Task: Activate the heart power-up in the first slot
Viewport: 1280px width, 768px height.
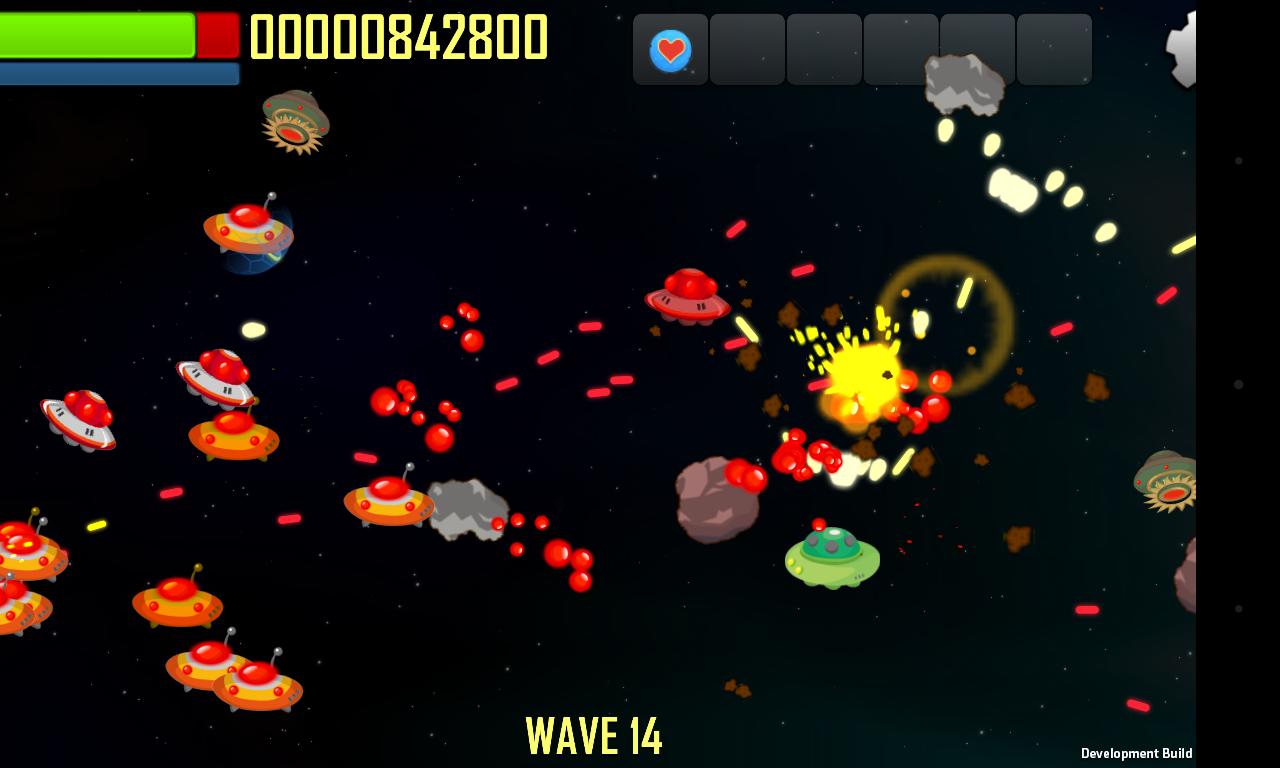Action: coord(670,49)
